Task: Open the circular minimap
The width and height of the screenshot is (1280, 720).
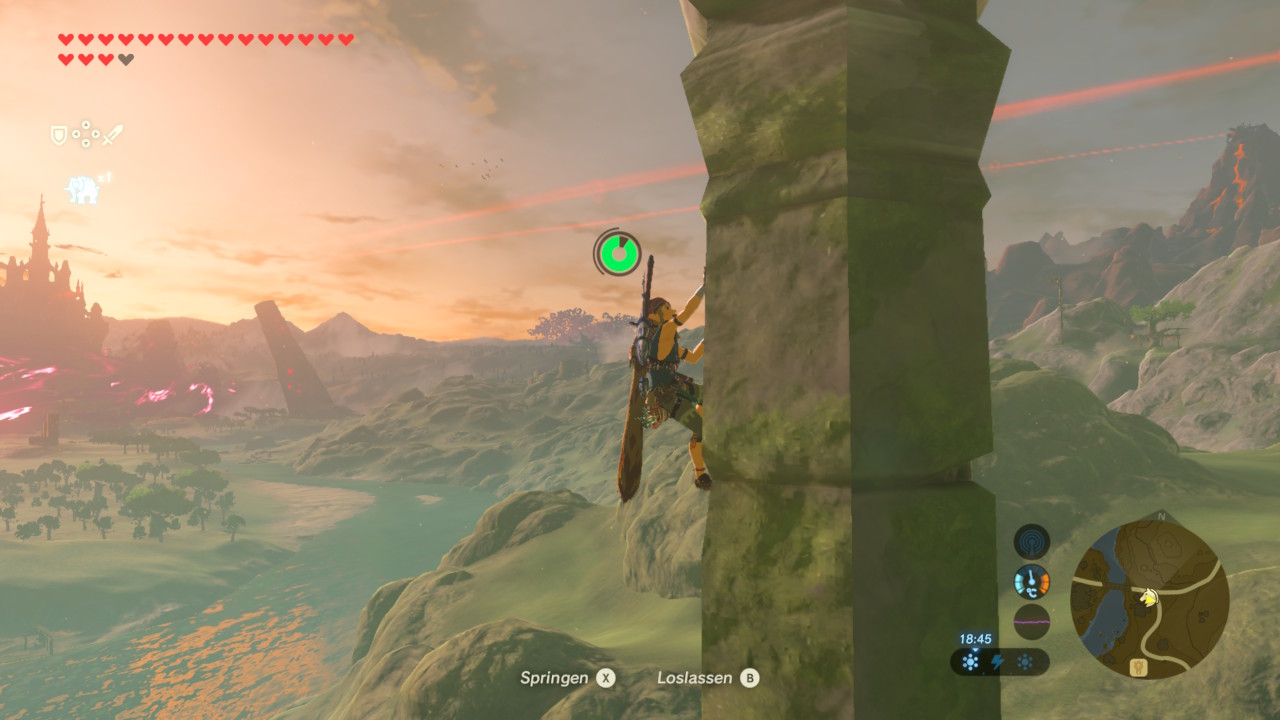Action: pos(1149,599)
